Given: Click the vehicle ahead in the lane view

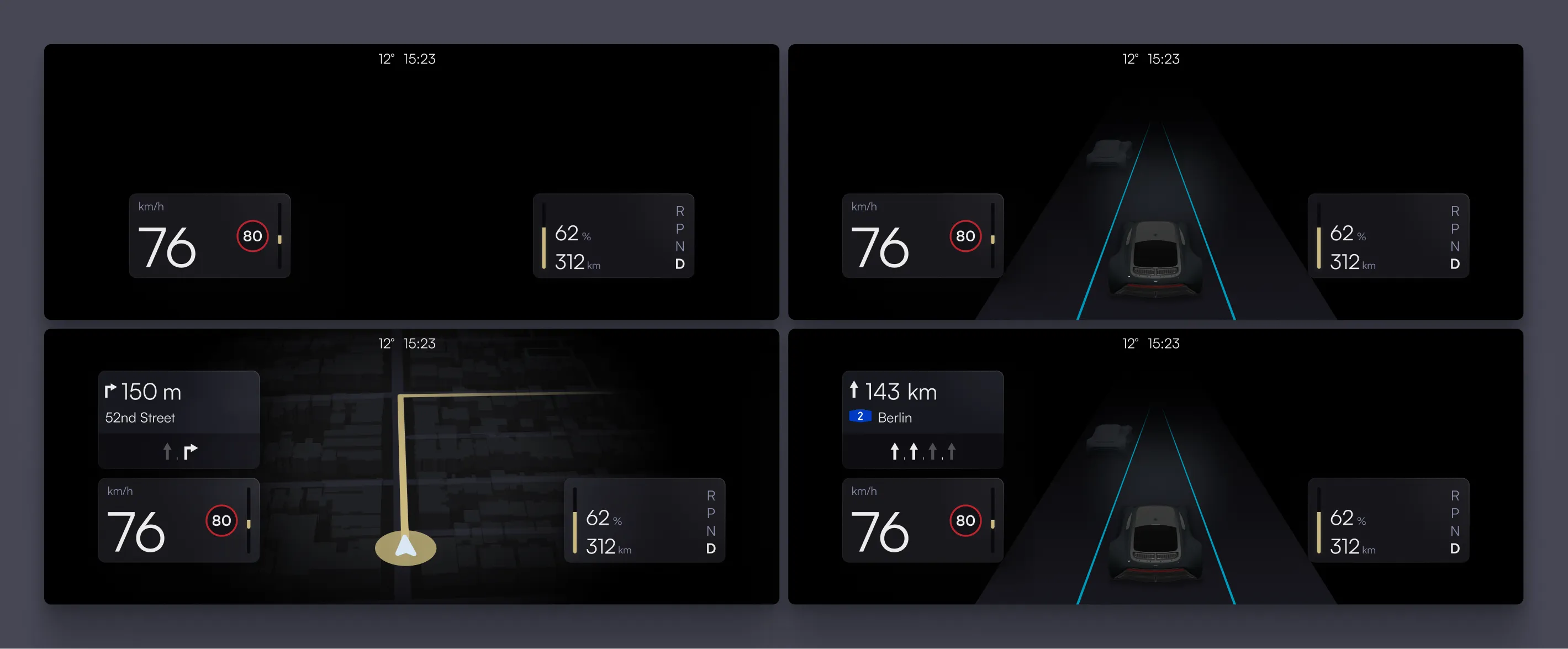Looking at the screenshot, I should tap(1110, 152).
